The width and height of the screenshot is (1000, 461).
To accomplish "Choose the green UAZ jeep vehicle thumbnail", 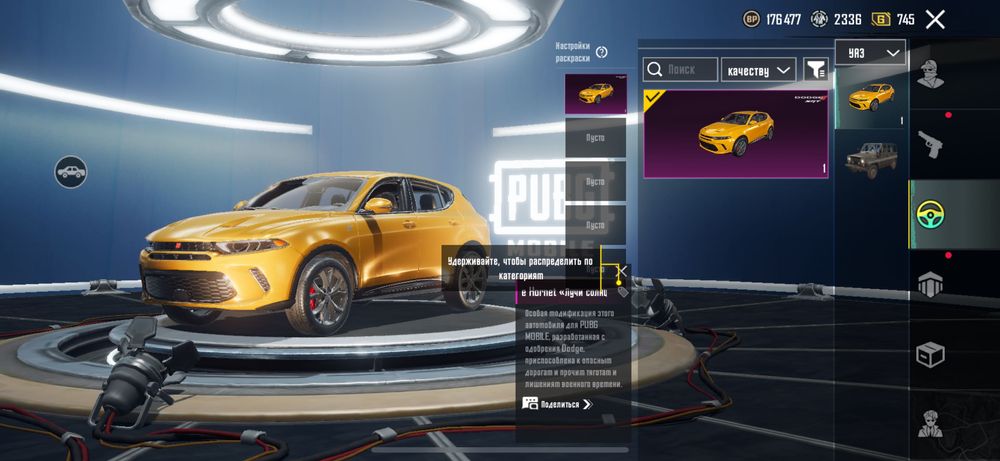I will pyautogui.click(x=870, y=155).
